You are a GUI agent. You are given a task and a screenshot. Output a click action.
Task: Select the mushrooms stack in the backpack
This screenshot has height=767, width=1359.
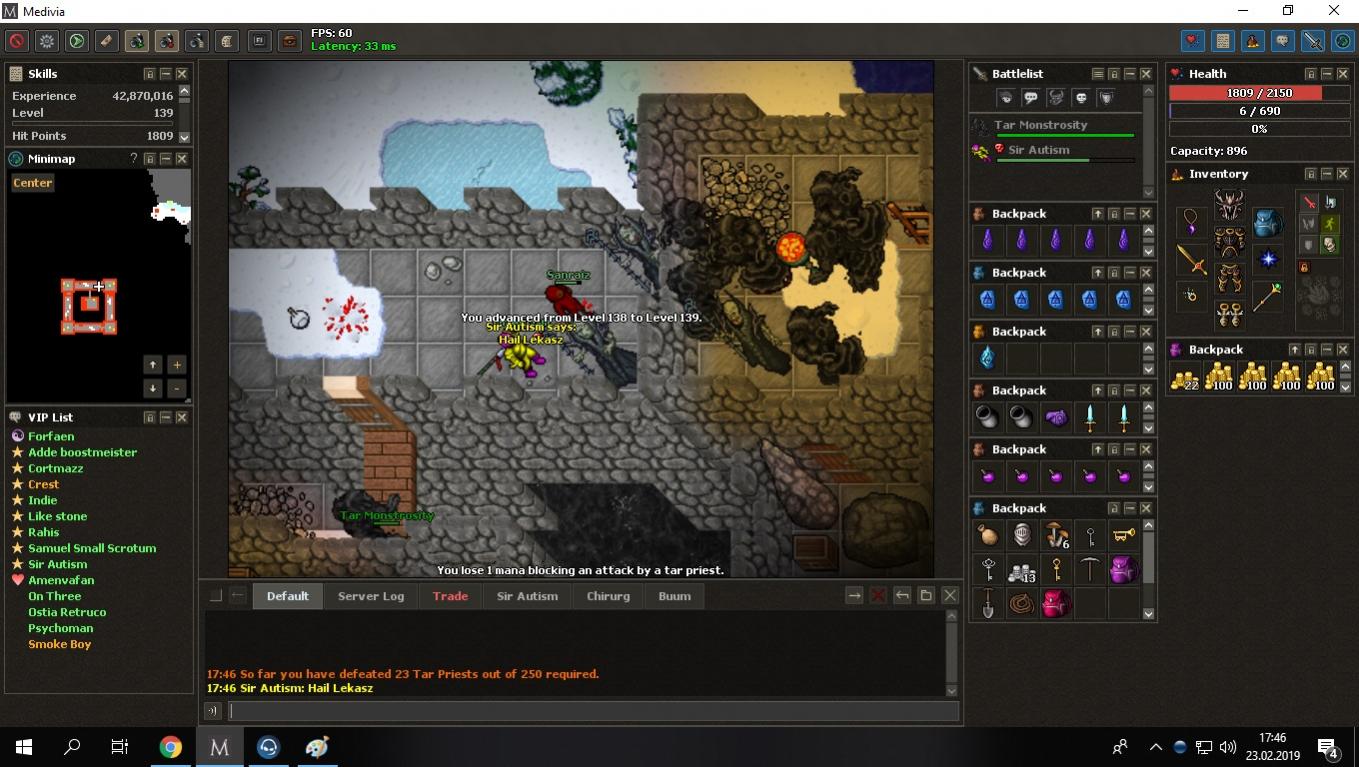(x=1055, y=536)
